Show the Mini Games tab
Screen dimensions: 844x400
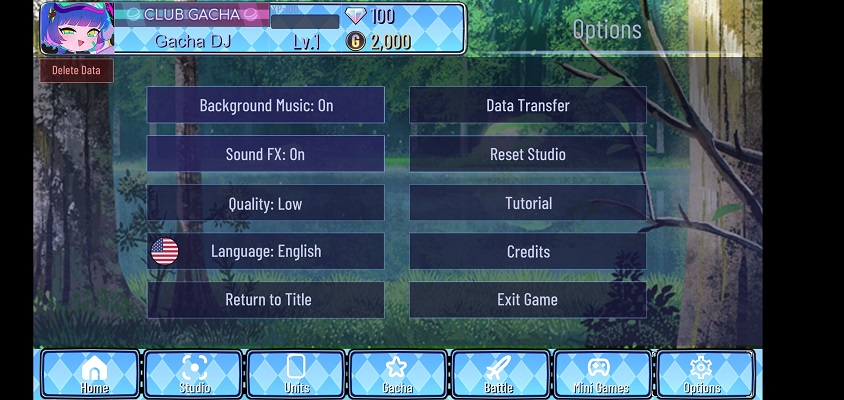pos(602,374)
